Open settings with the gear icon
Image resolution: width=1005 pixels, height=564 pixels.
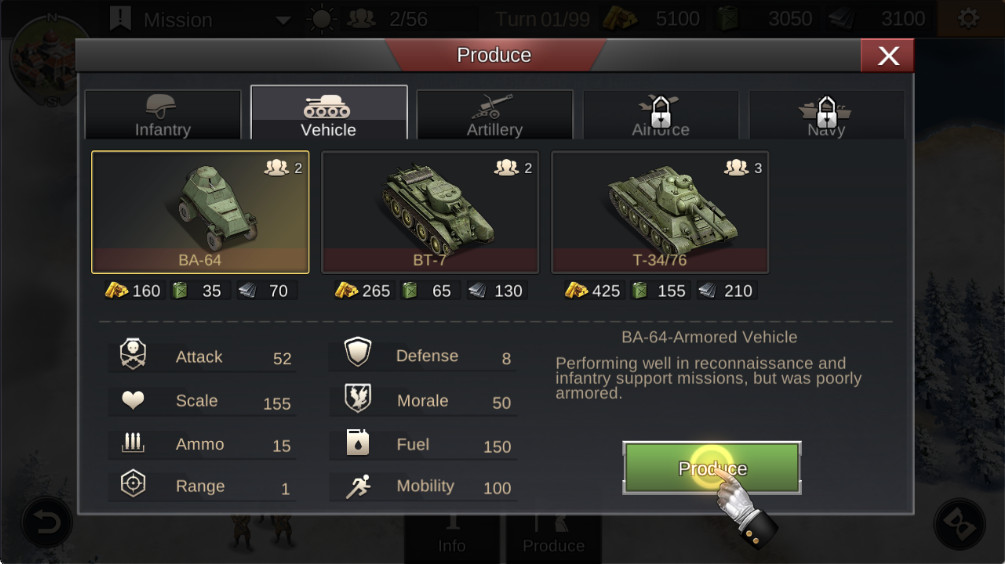(967, 19)
